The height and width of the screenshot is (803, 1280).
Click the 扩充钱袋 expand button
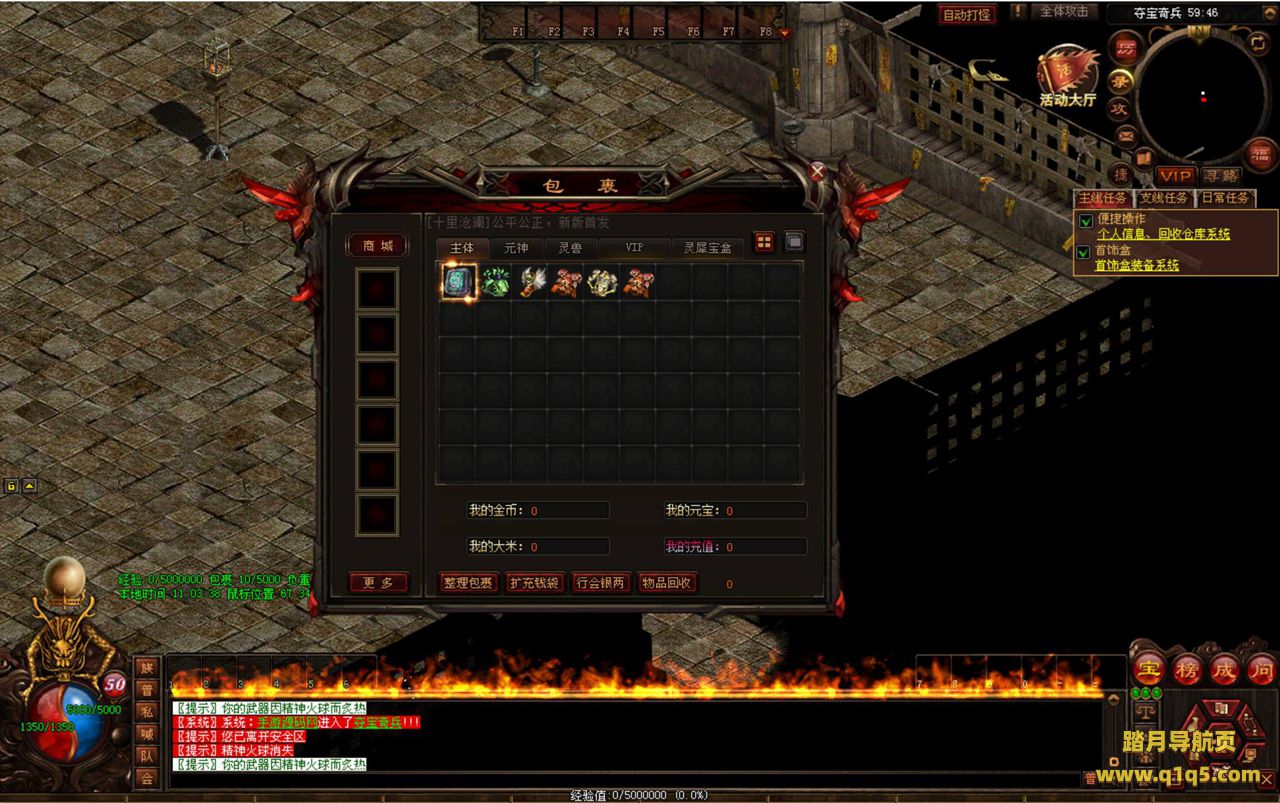tap(534, 583)
